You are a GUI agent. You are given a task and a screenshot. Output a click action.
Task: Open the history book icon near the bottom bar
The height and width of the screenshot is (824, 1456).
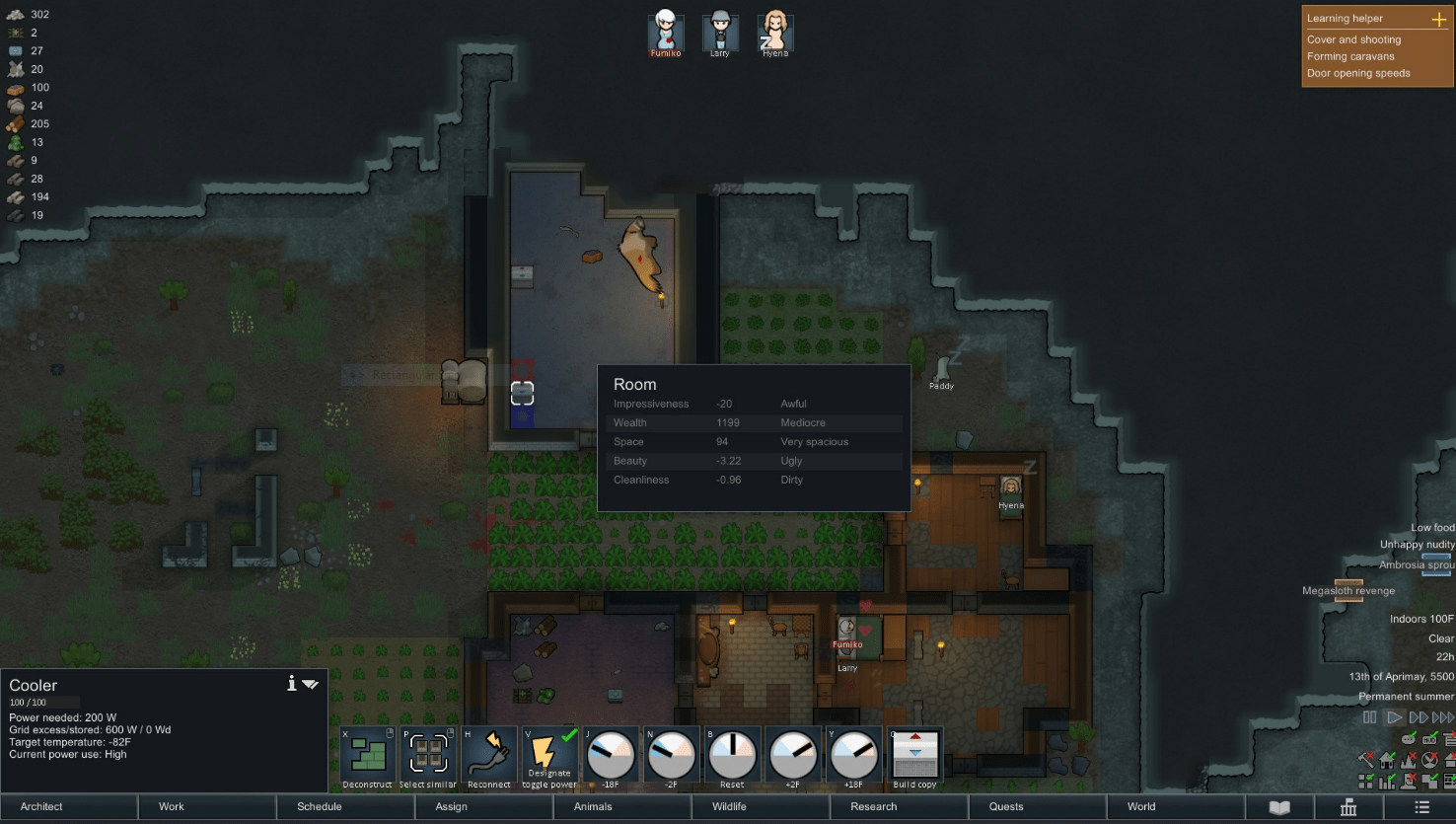click(x=1279, y=806)
